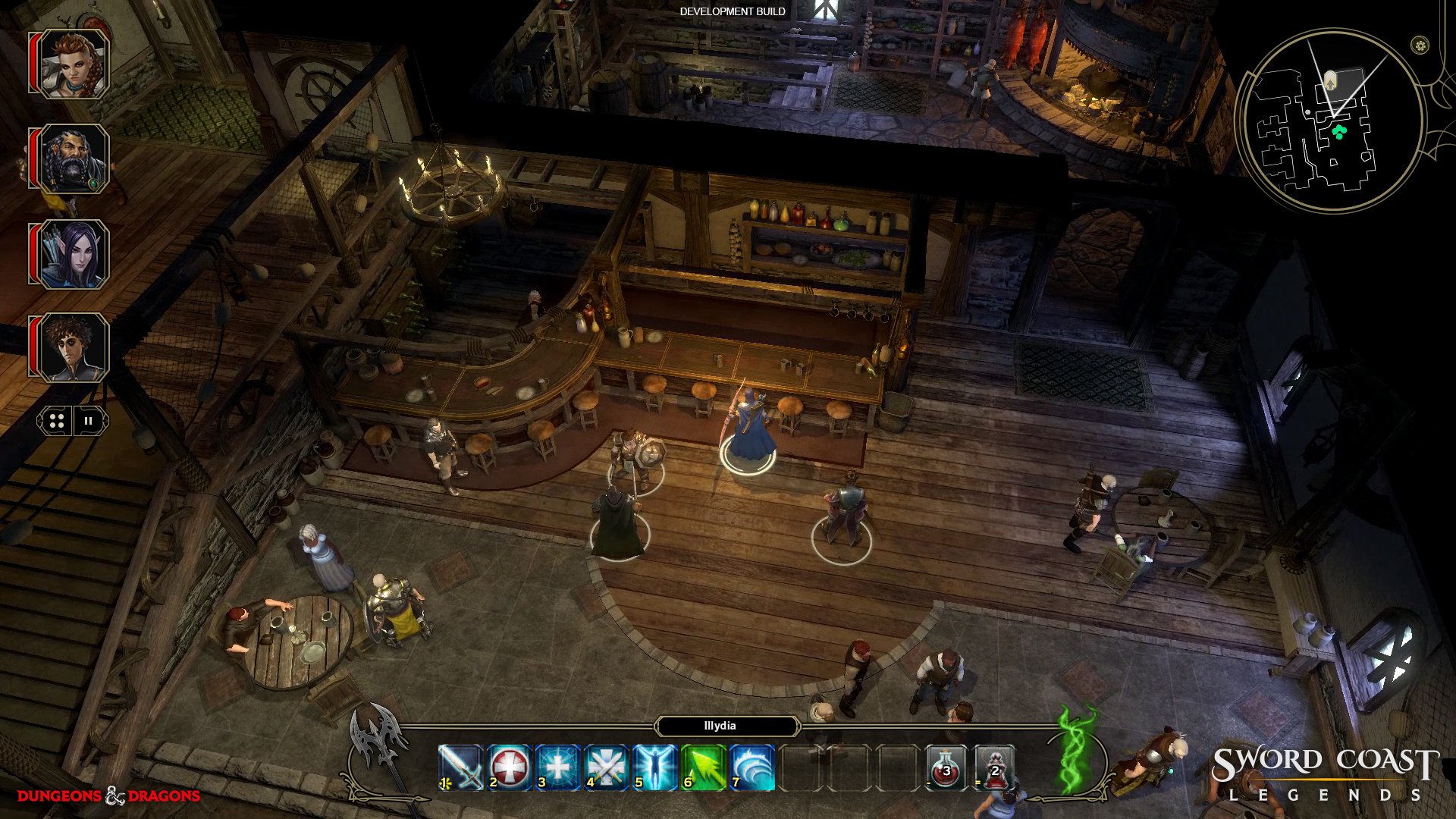
Task: Select the bearded dwarf party portrait
Action: pyautogui.click(x=73, y=159)
